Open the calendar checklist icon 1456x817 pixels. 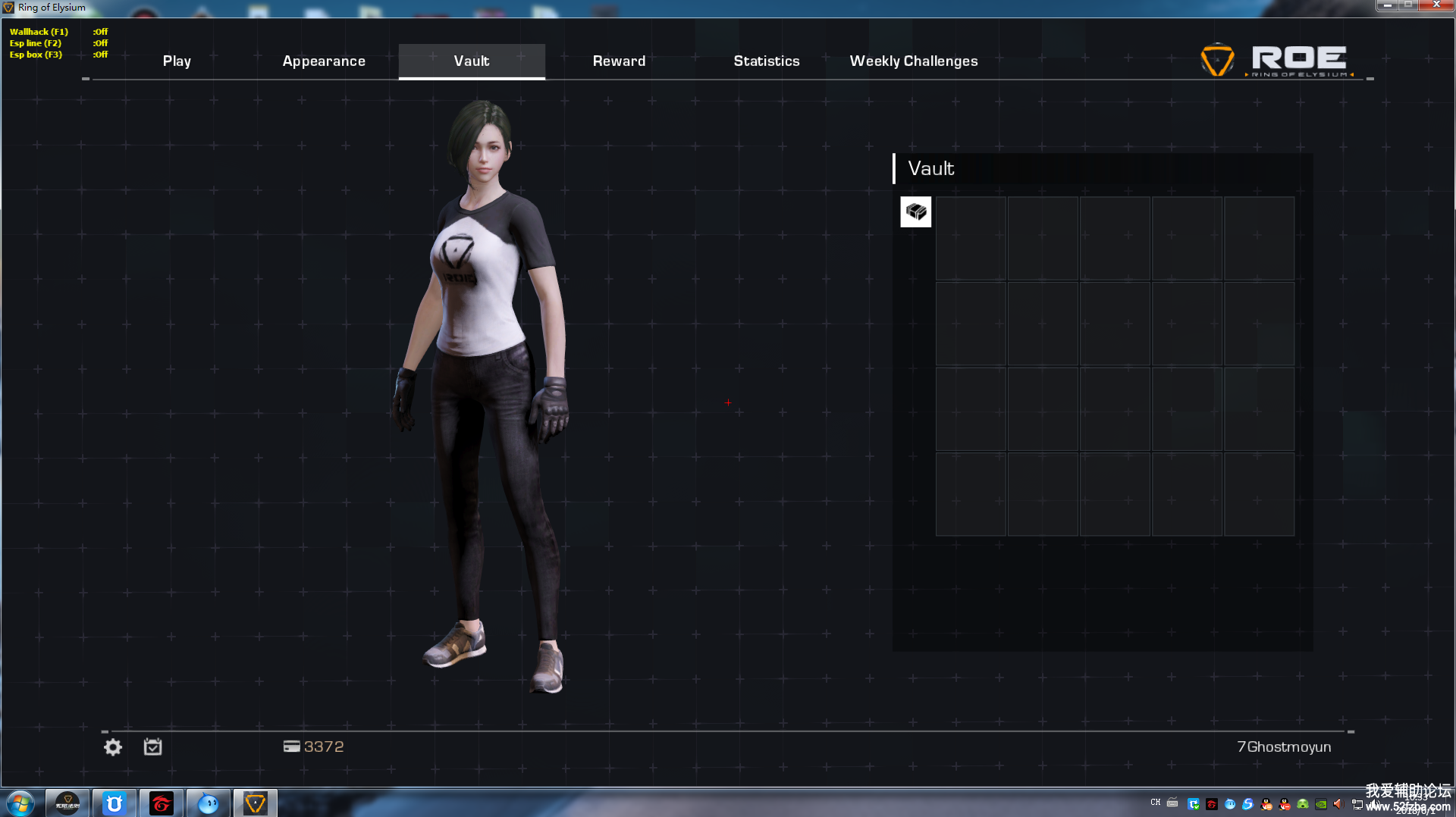(x=152, y=747)
